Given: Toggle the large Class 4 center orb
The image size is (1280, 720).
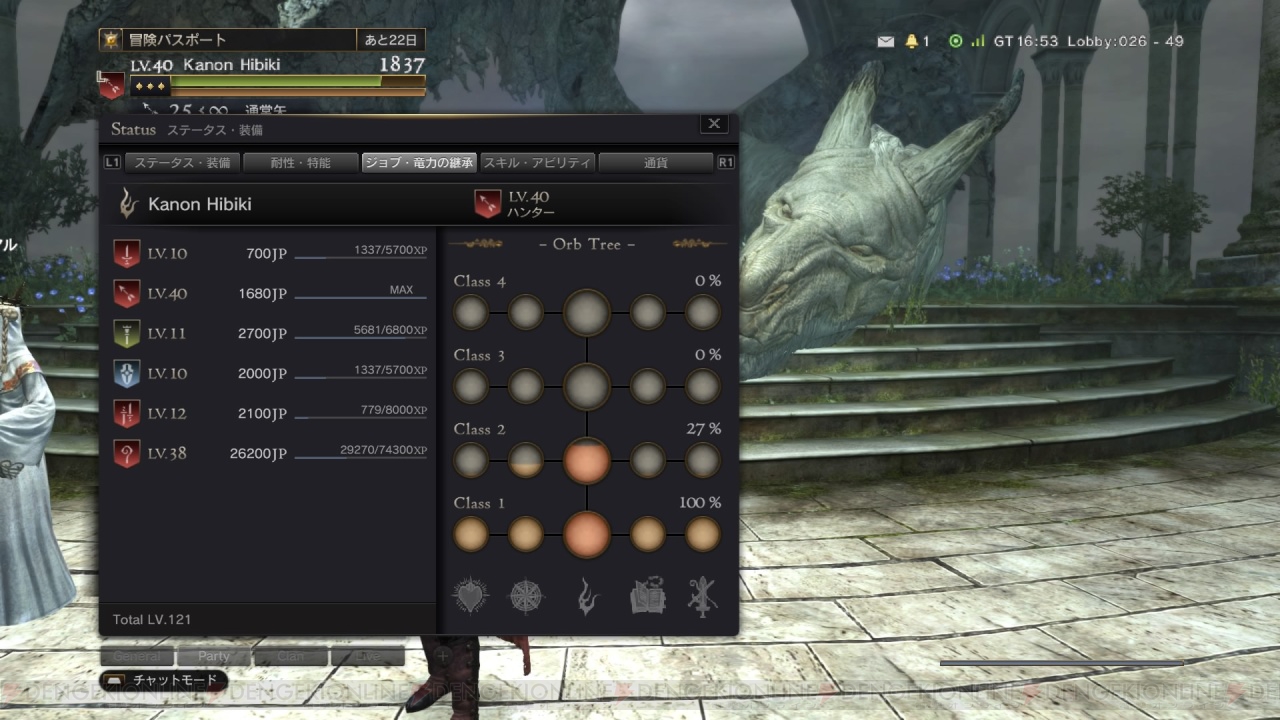Looking at the screenshot, I should pos(586,312).
